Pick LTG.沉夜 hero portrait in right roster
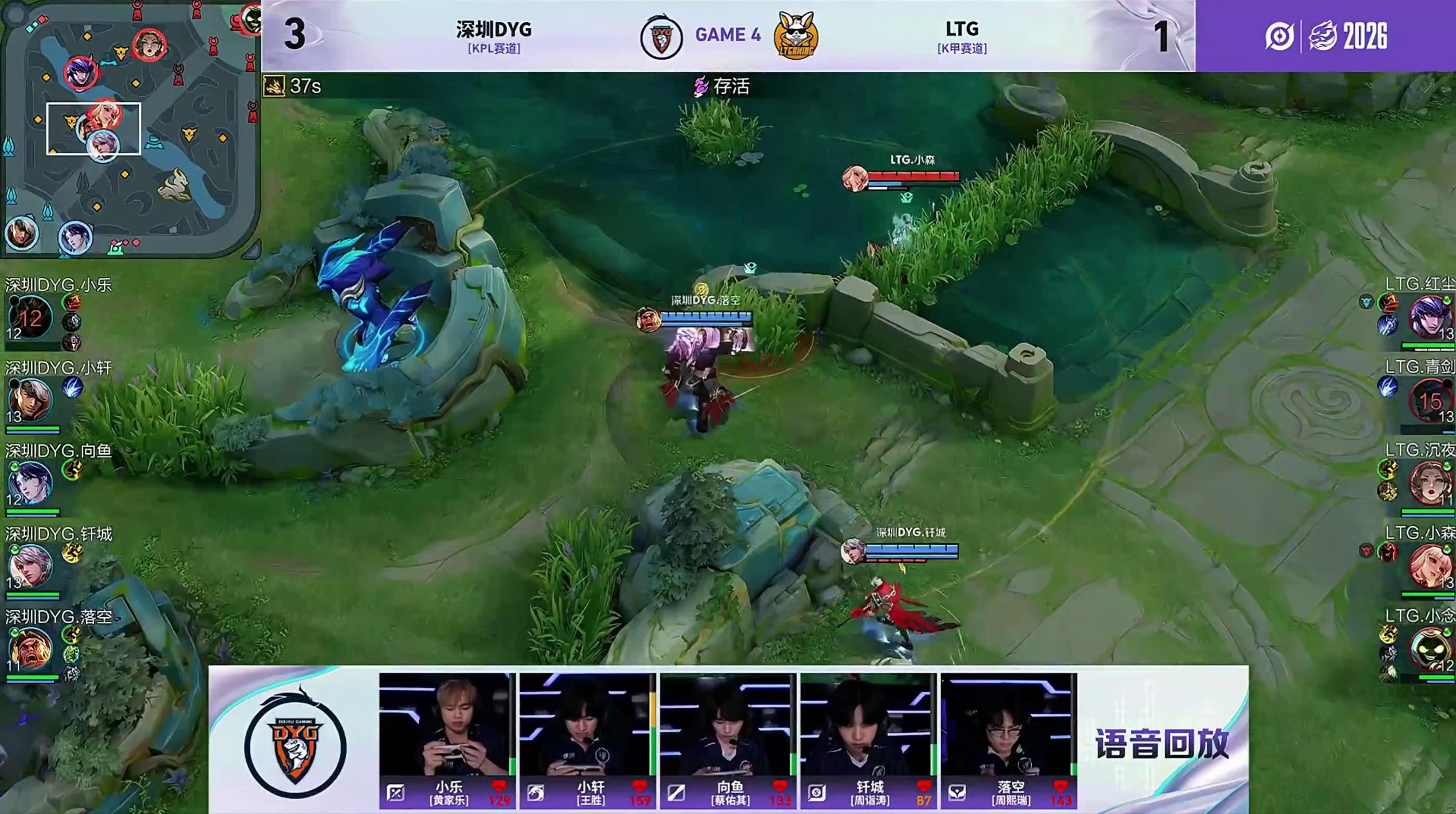 tap(1430, 483)
